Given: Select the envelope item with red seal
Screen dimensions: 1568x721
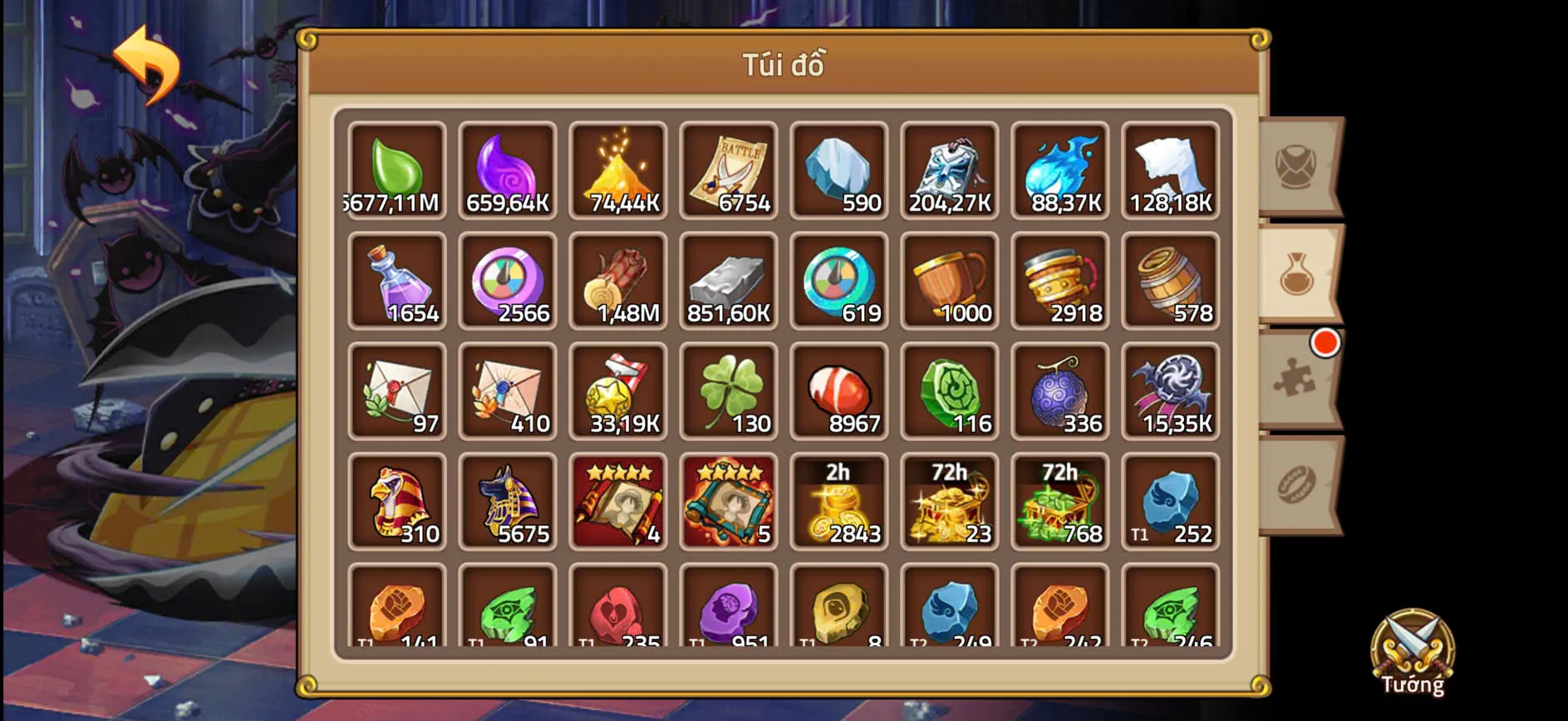Looking at the screenshot, I should click(397, 390).
